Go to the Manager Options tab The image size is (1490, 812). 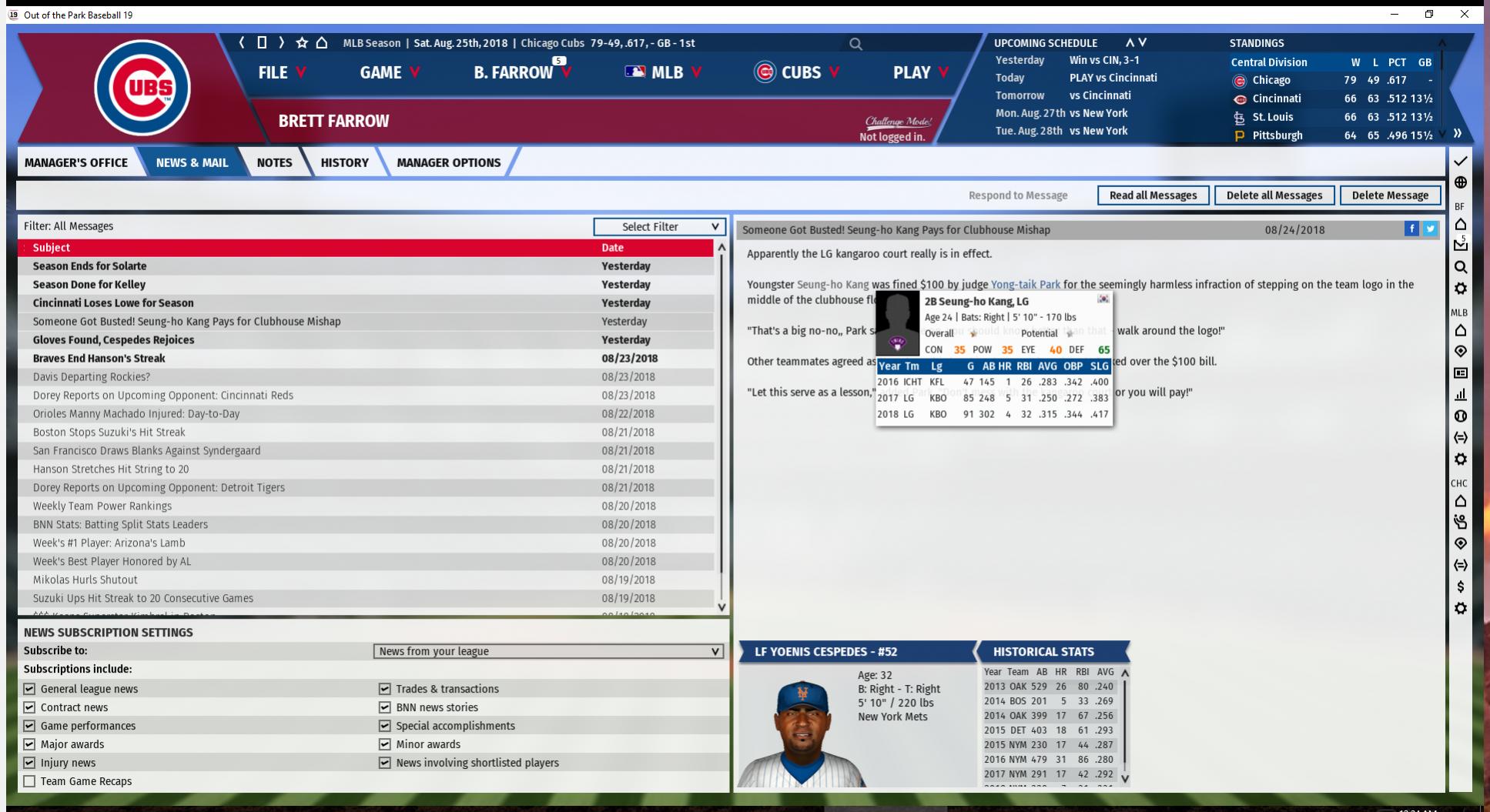coord(448,162)
